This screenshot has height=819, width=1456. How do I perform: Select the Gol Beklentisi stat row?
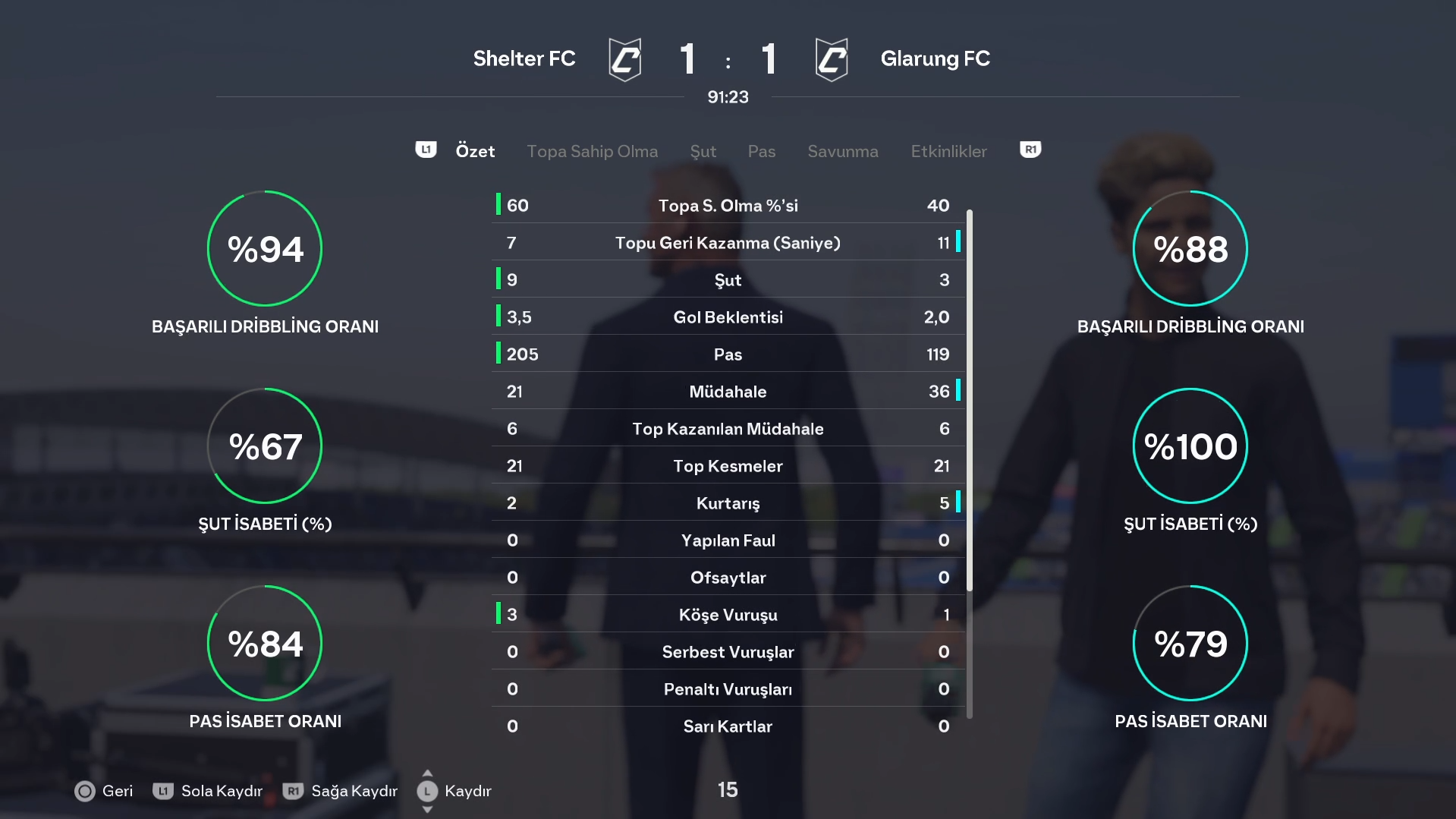click(728, 317)
